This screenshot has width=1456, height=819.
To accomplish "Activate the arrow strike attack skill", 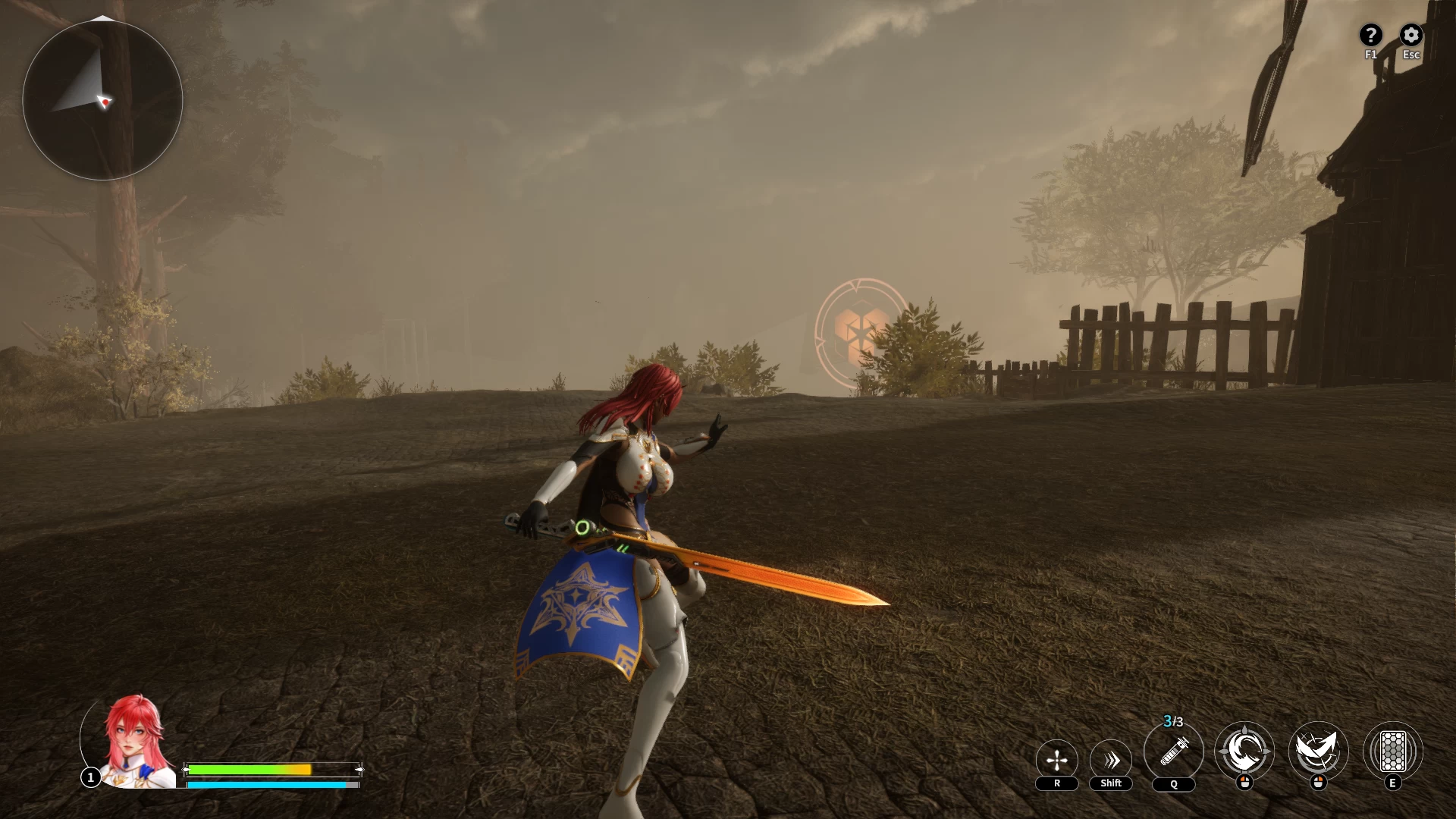I will (1318, 752).
